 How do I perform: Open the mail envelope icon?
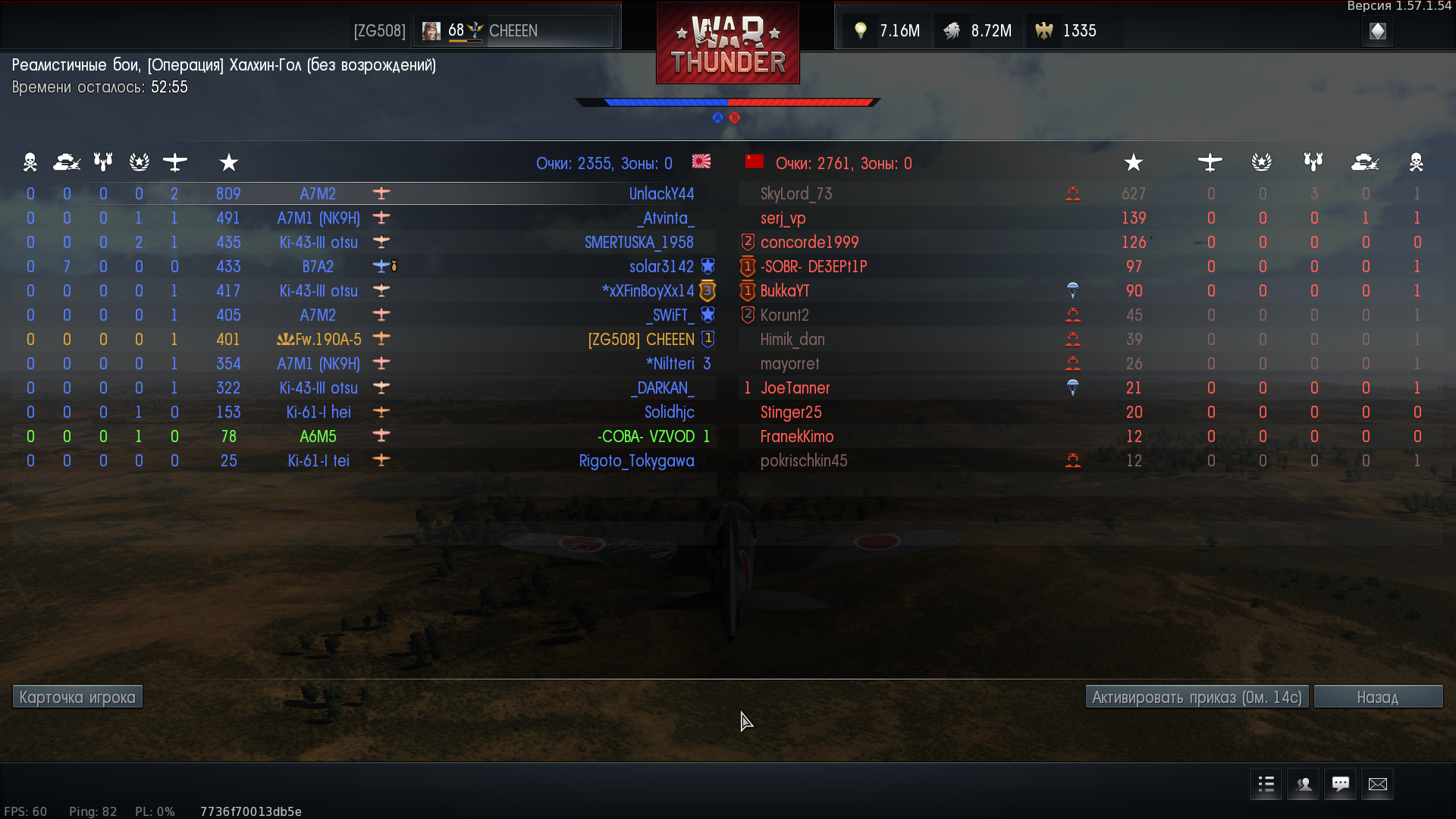coord(1377,784)
